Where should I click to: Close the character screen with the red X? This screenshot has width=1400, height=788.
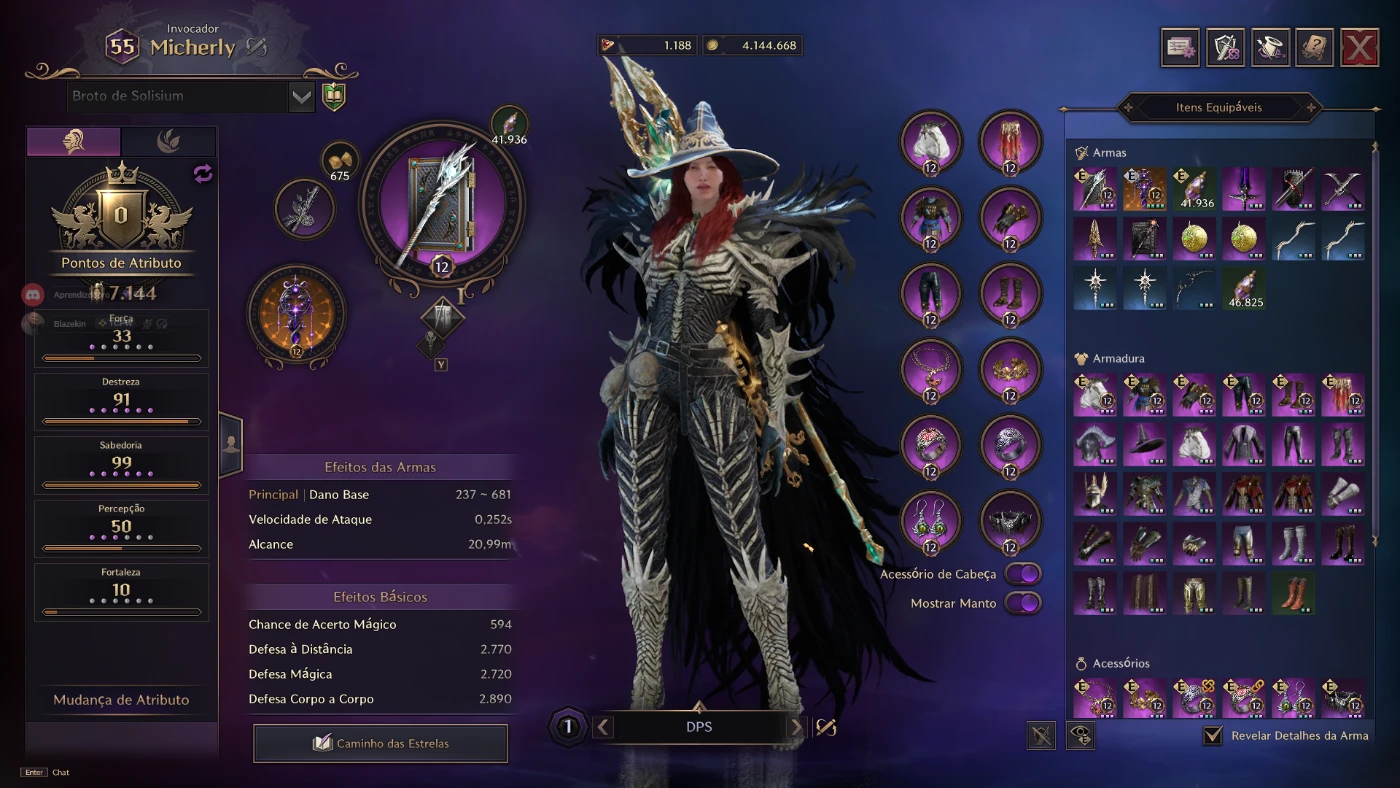click(1359, 47)
